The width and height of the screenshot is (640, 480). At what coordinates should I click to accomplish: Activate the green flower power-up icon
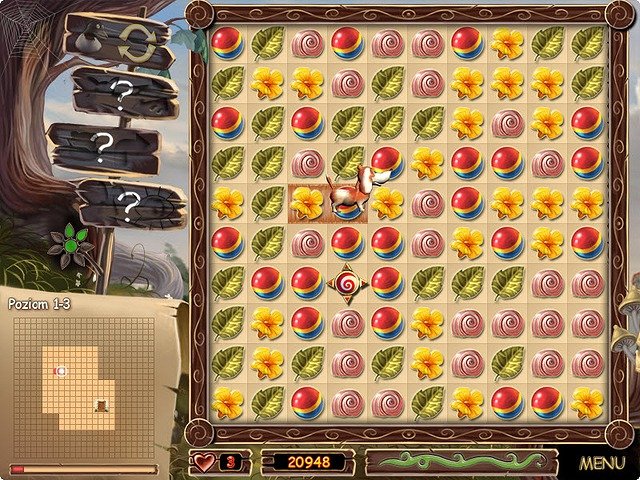coord(71,242)
